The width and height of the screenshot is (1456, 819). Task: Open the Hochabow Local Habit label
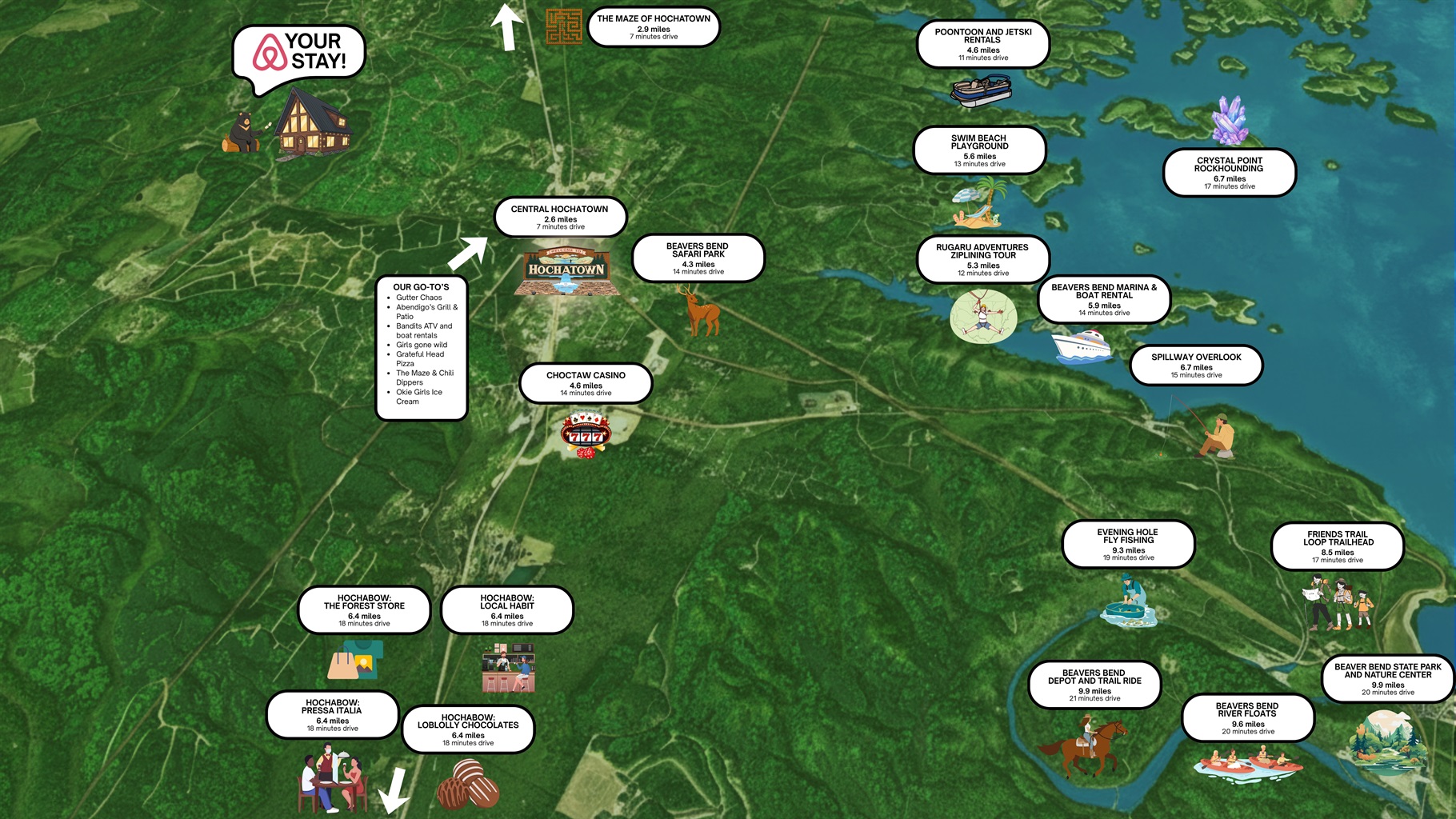[x=506, y=609]
